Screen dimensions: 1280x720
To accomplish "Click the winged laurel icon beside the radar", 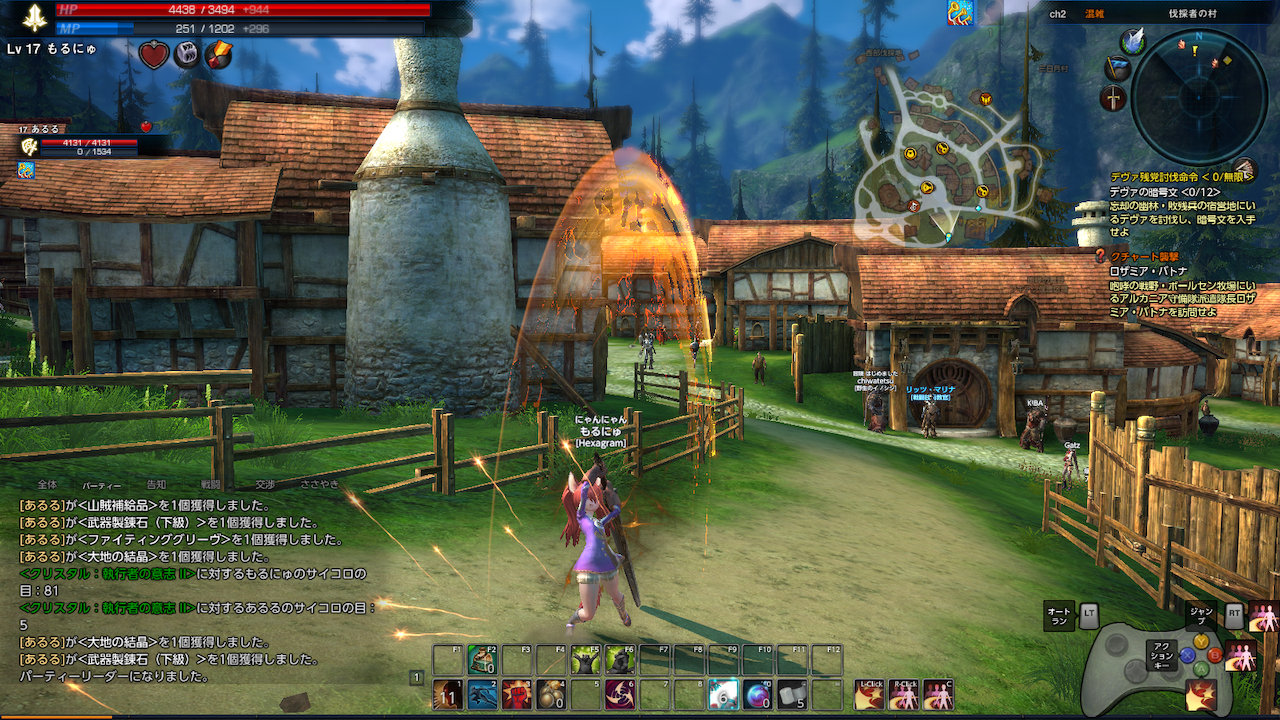I will coord(1132,41).
